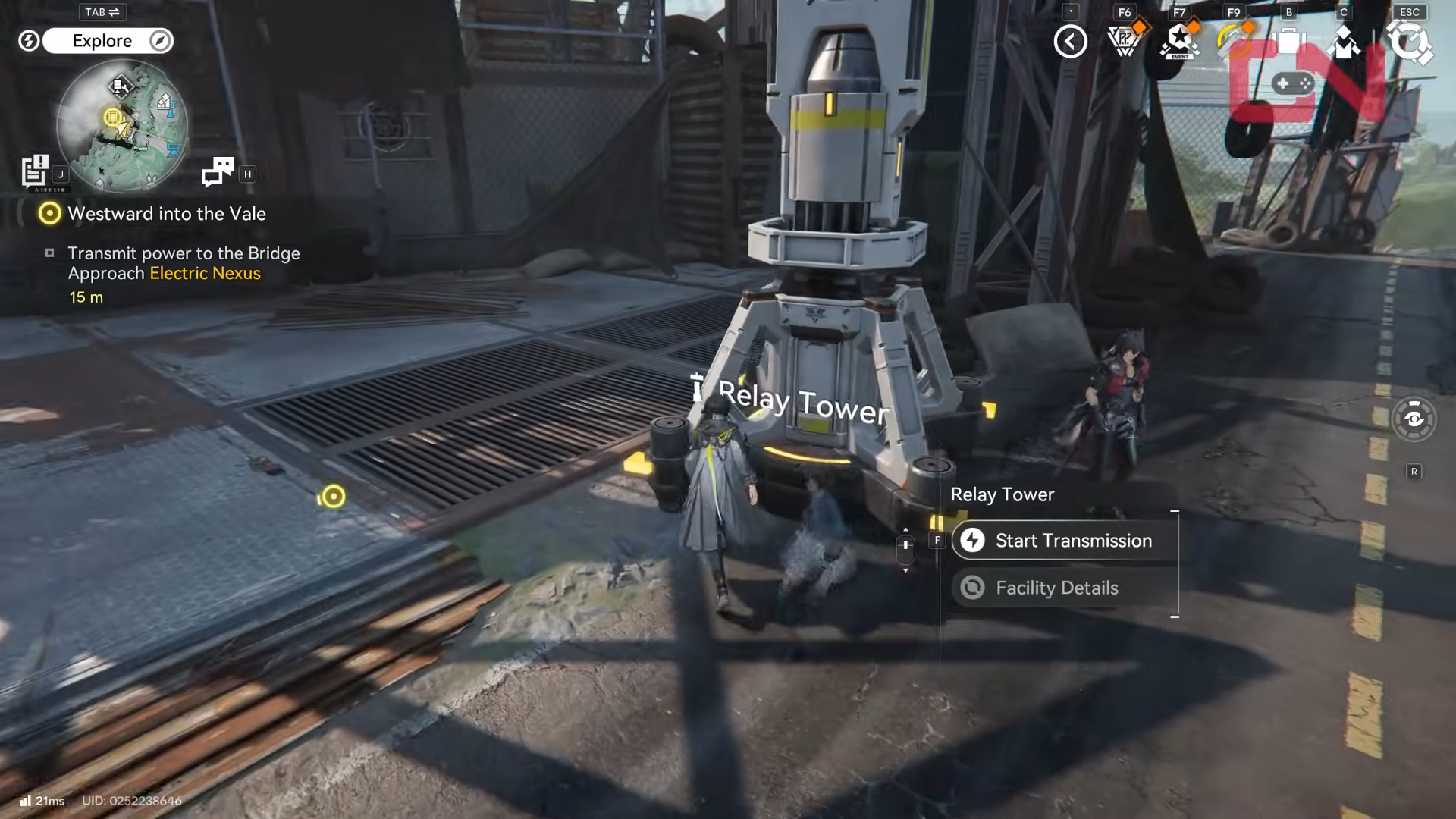
Task: Open the backpack inventory icon
Action: (x=1288, y=42)
